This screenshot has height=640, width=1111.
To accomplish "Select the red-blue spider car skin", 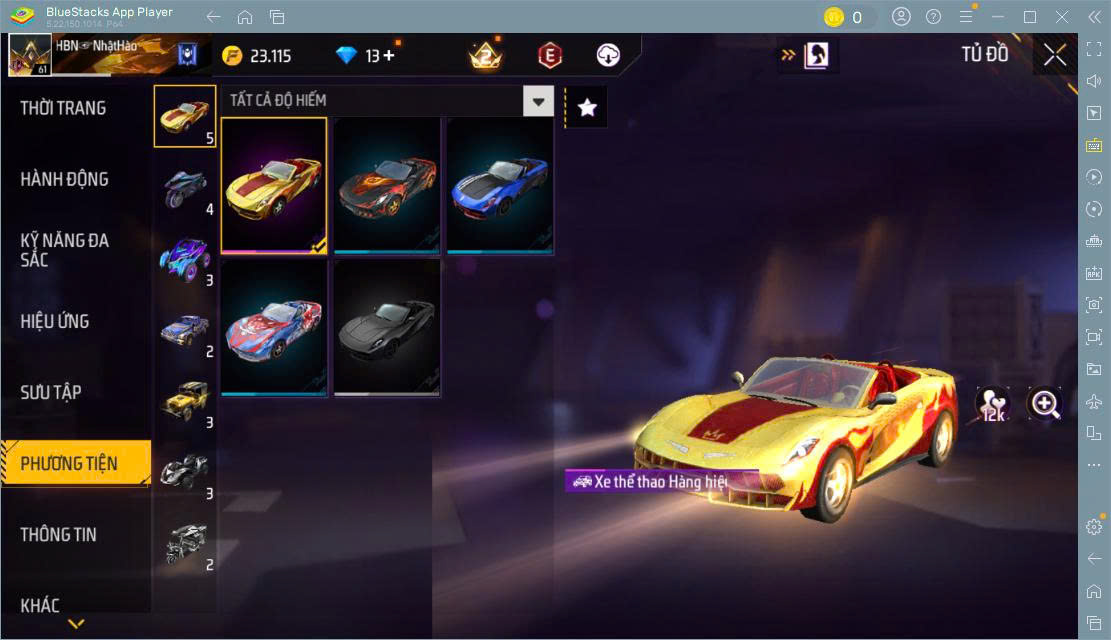I will (274, 328).
